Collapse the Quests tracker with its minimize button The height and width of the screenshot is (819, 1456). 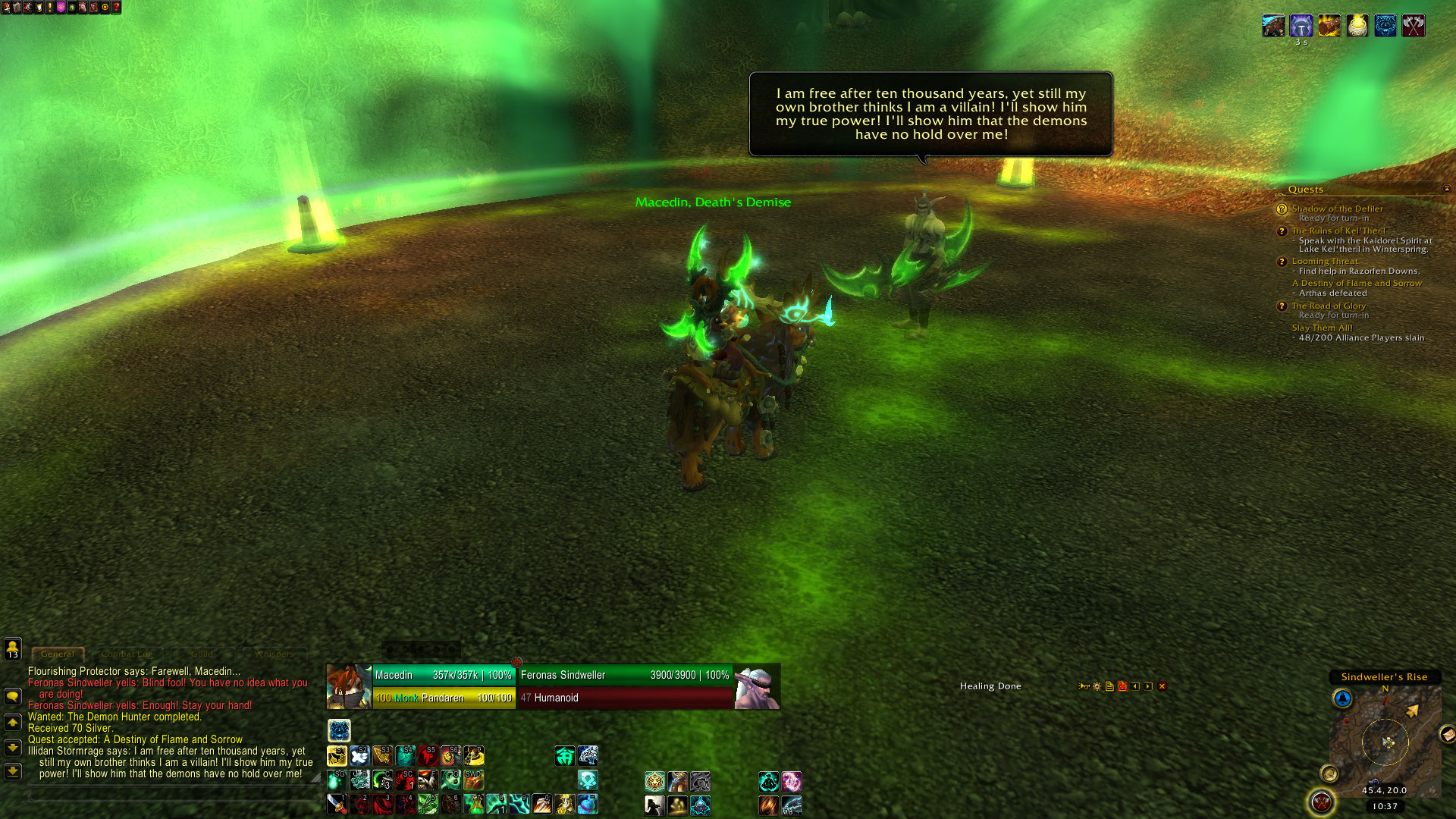pos(1446,189)
